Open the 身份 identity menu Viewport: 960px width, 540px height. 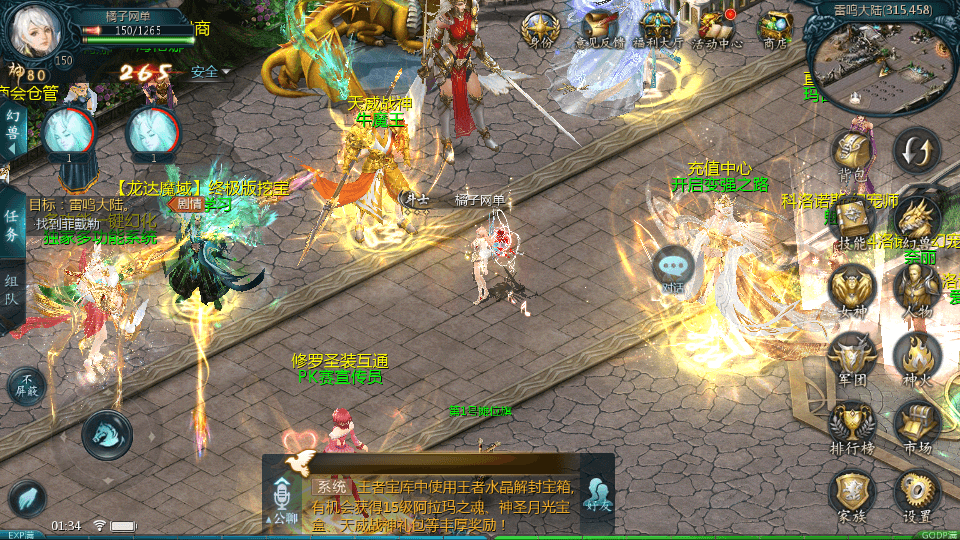click(540, 27)
